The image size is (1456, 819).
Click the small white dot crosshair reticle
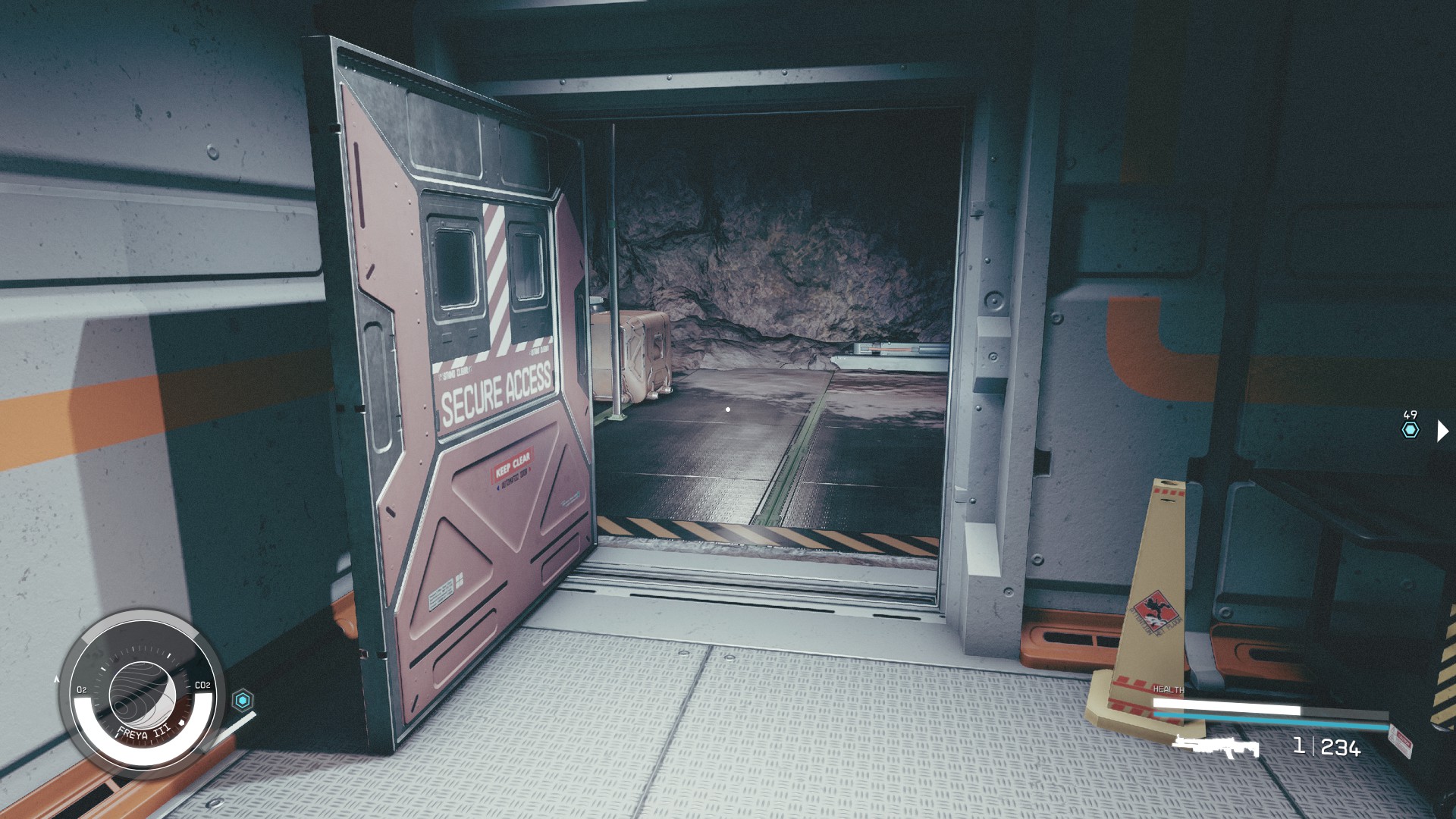tap(728, 409)
